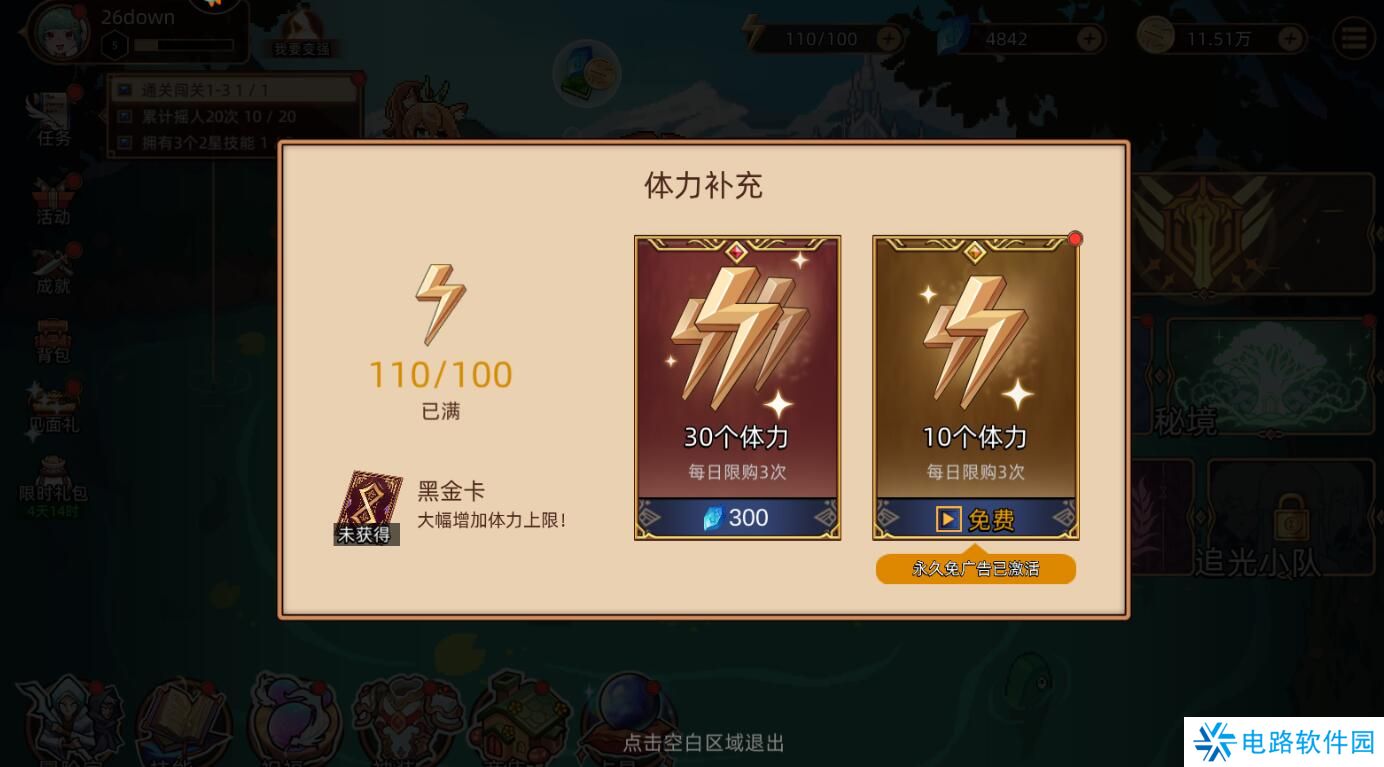Buy 30个体力 for 300 diamonds
Viewport: 1384px width, 767px height.
[x=737, y=517]
